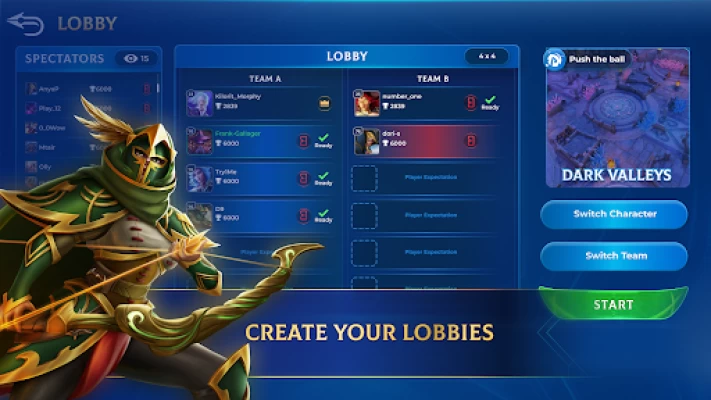Show the spectator count eye badge
Screen dimensions: 711x400
[x=137, y=59]
